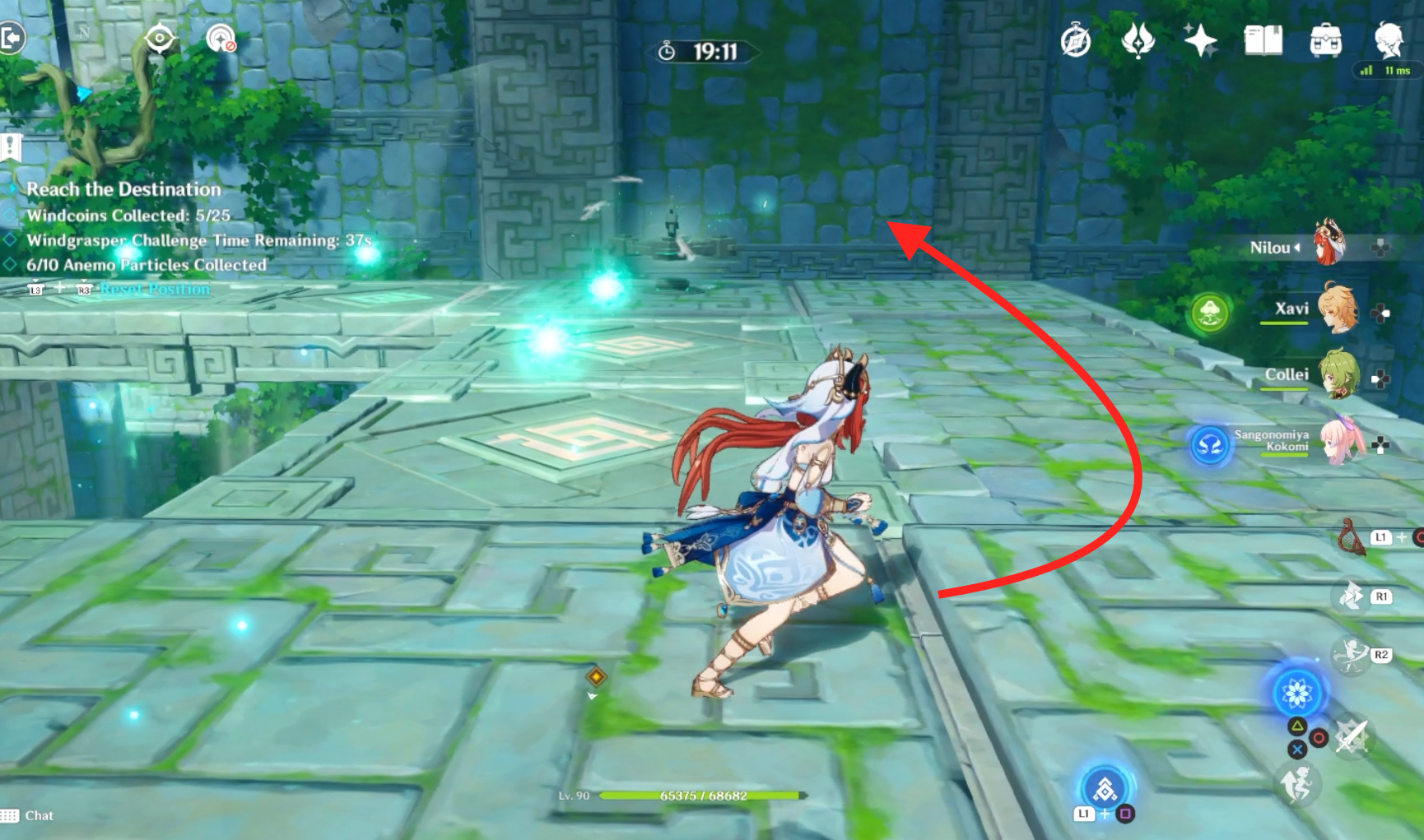Viewport: 1424px width, 840px height.
Task: Open the Events sparkle icon
Action: point(1202,40)
